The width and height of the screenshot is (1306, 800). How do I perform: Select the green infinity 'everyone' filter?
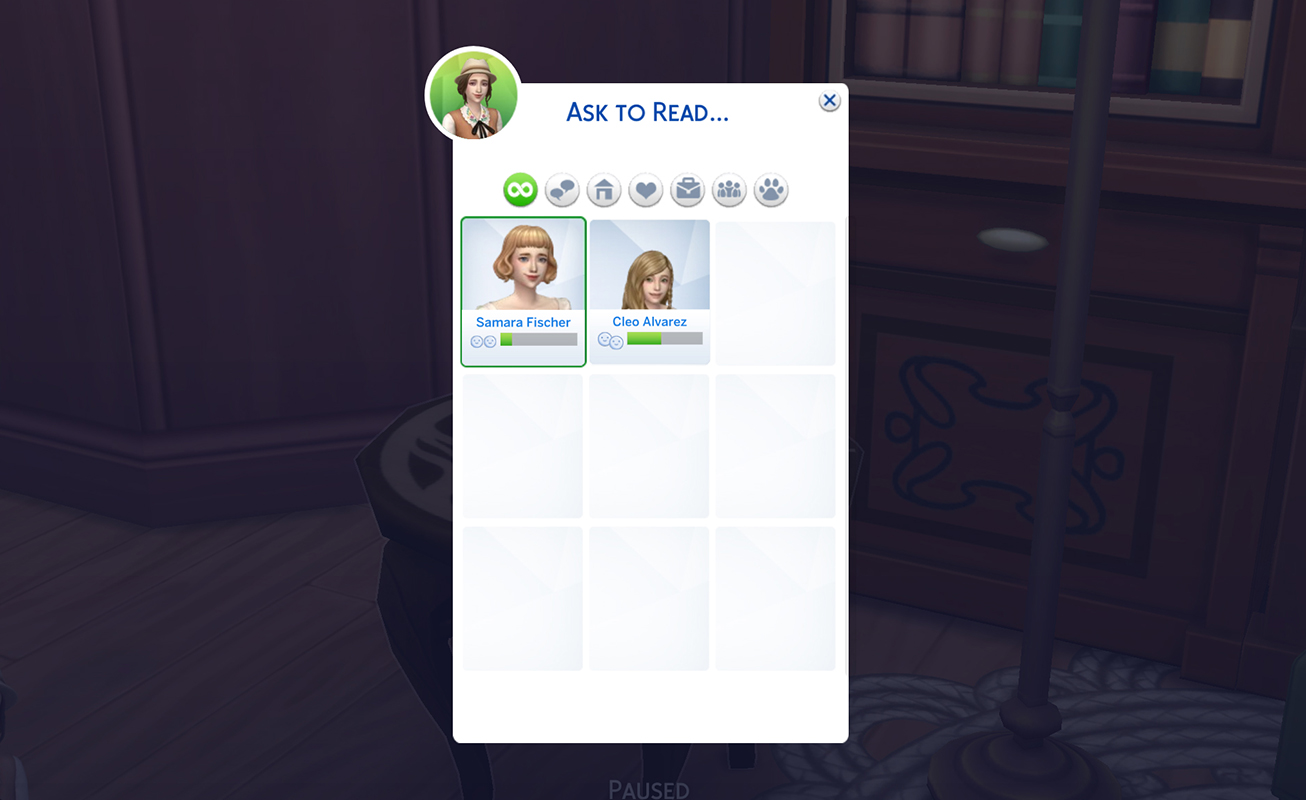[x=519, y=189]
